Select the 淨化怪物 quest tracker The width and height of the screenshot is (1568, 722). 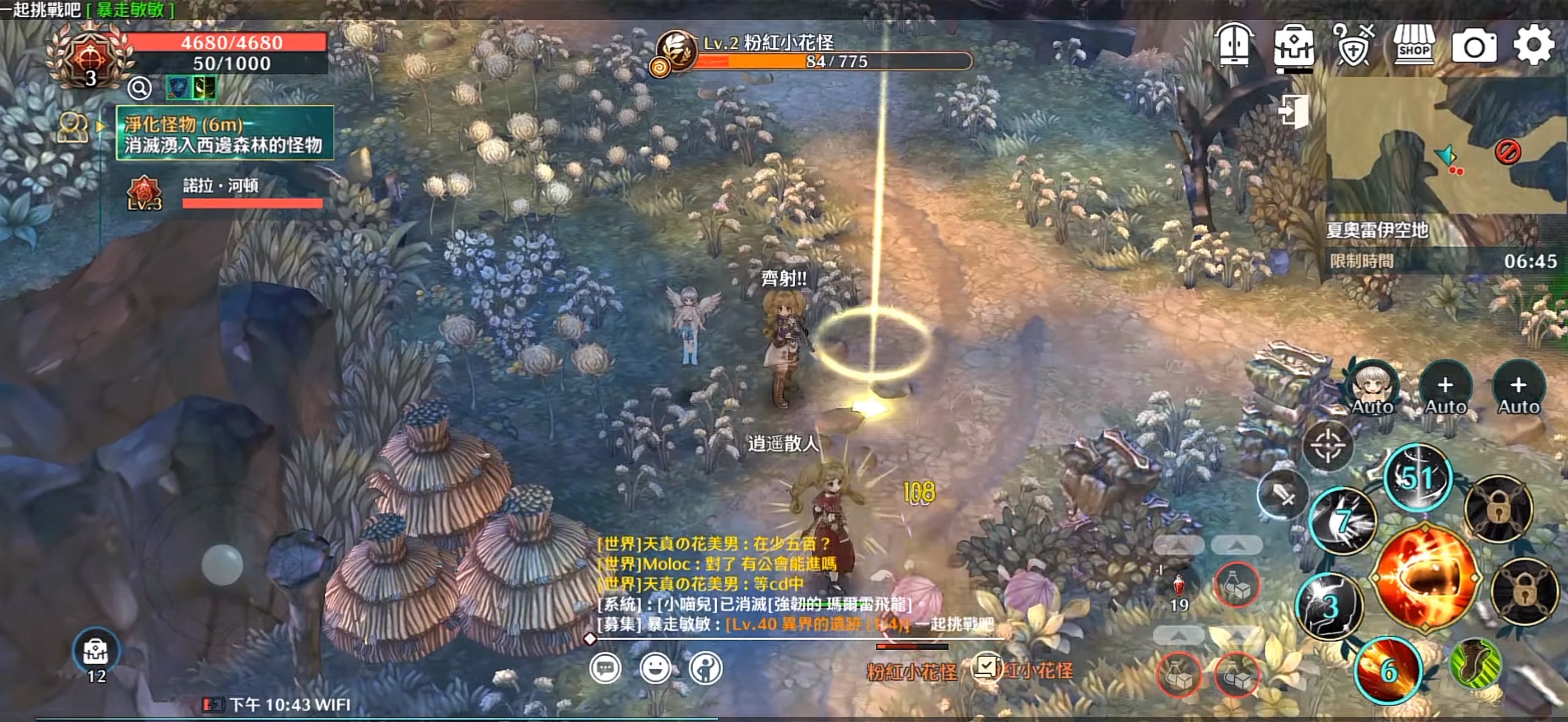(x=225, y=133)
